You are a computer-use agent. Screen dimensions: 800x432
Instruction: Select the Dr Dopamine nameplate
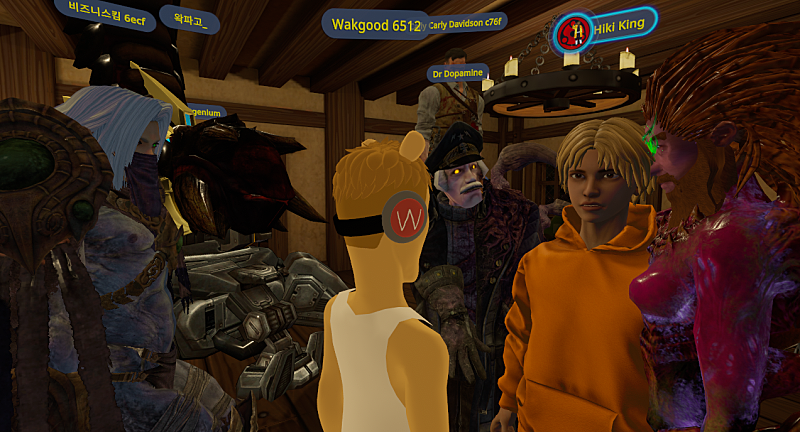[x=457, y=73]
